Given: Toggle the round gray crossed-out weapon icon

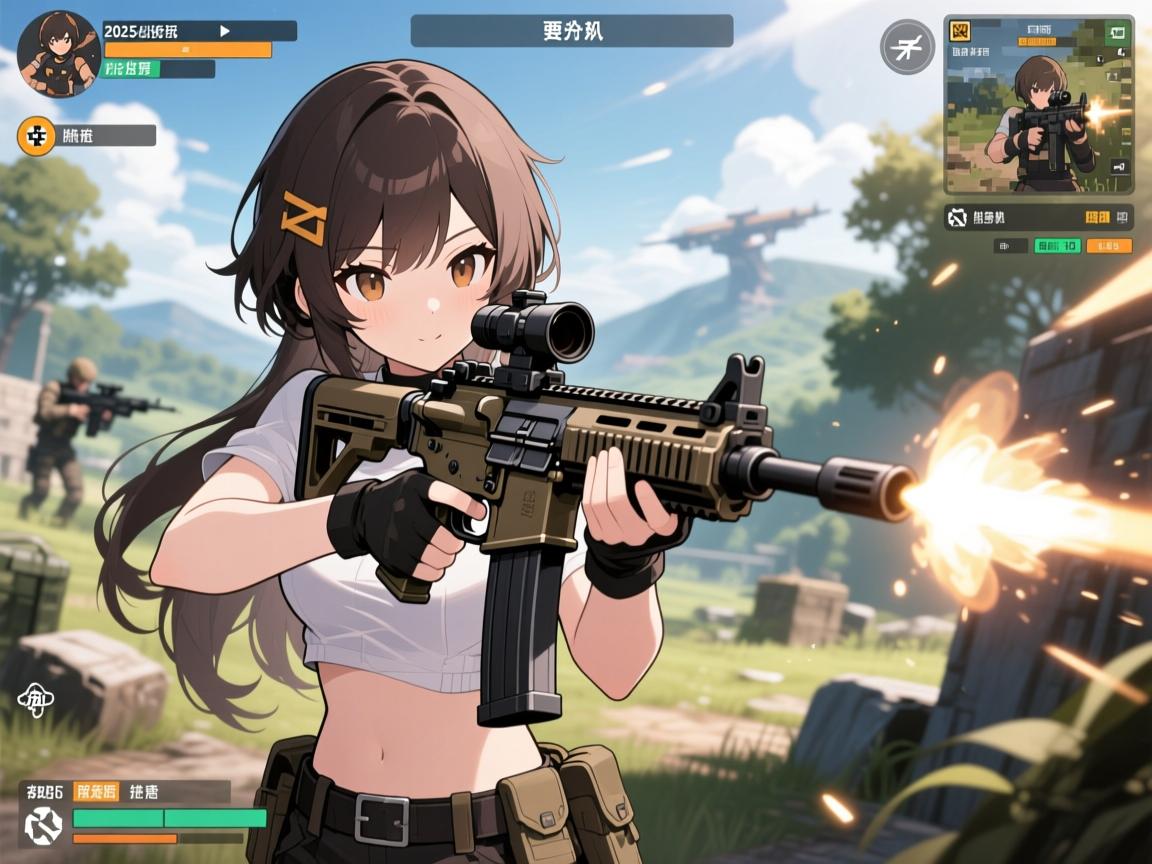Looking at the screenshot, I should point(907,47).
